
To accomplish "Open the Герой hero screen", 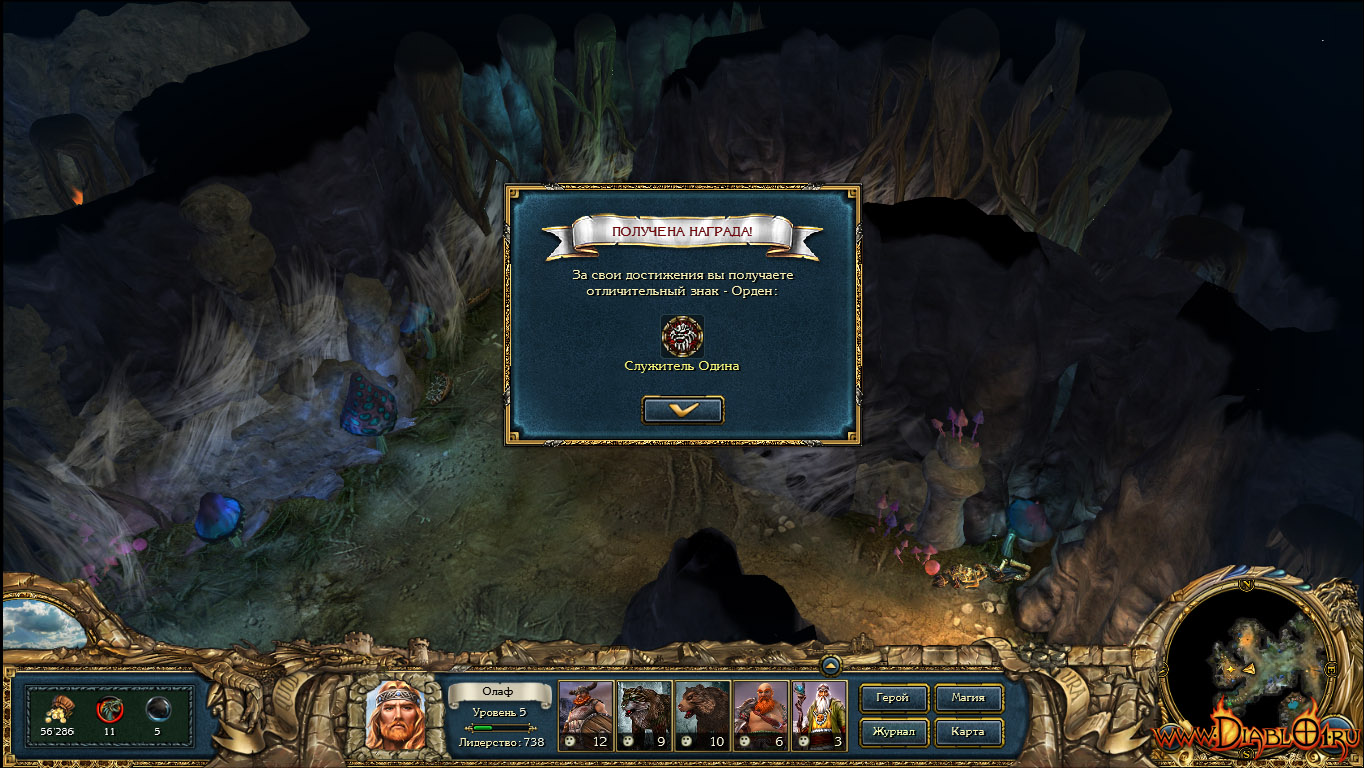I will 893,698.
